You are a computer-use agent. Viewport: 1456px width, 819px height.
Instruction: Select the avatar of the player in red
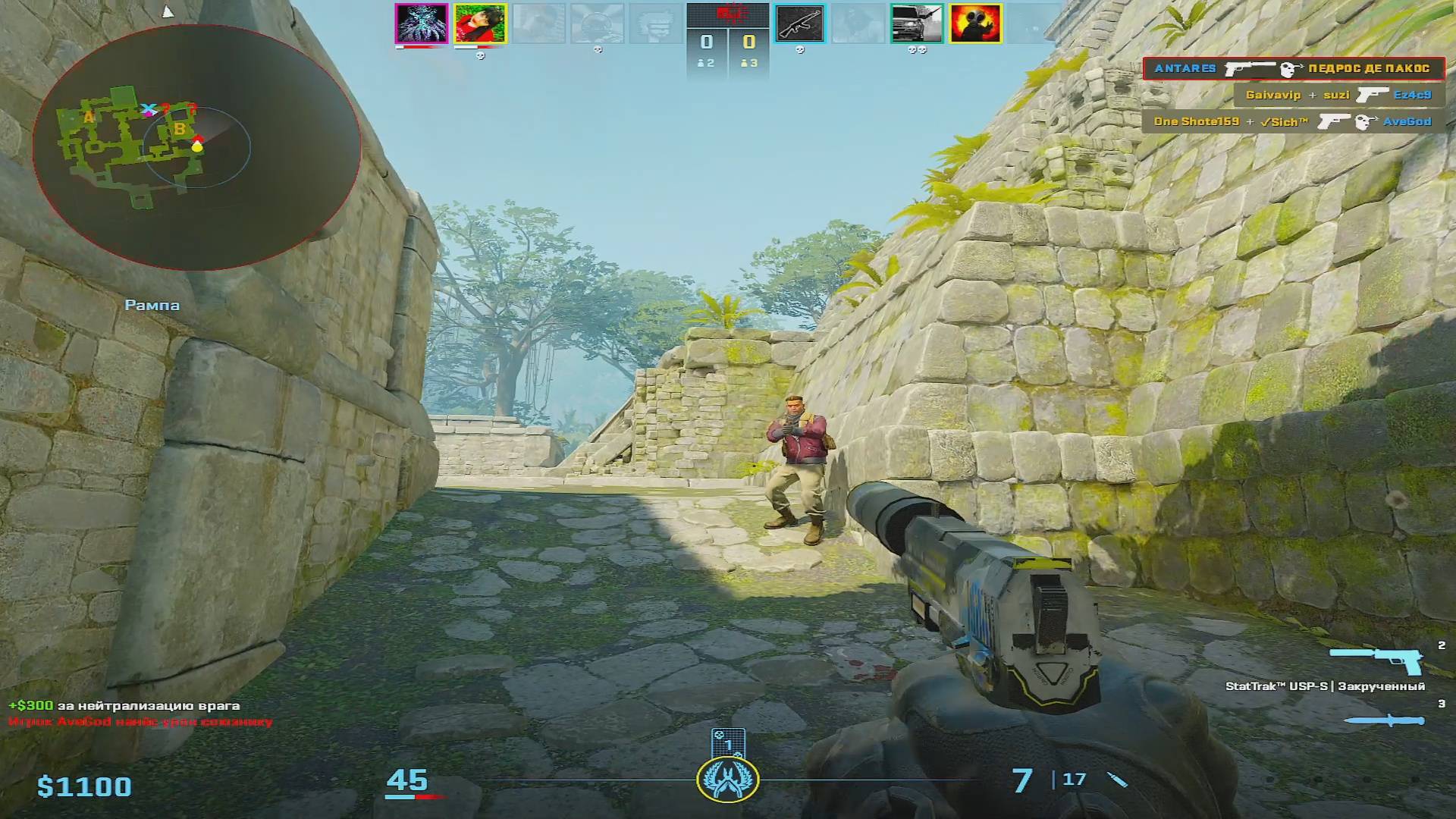point(480,24)
